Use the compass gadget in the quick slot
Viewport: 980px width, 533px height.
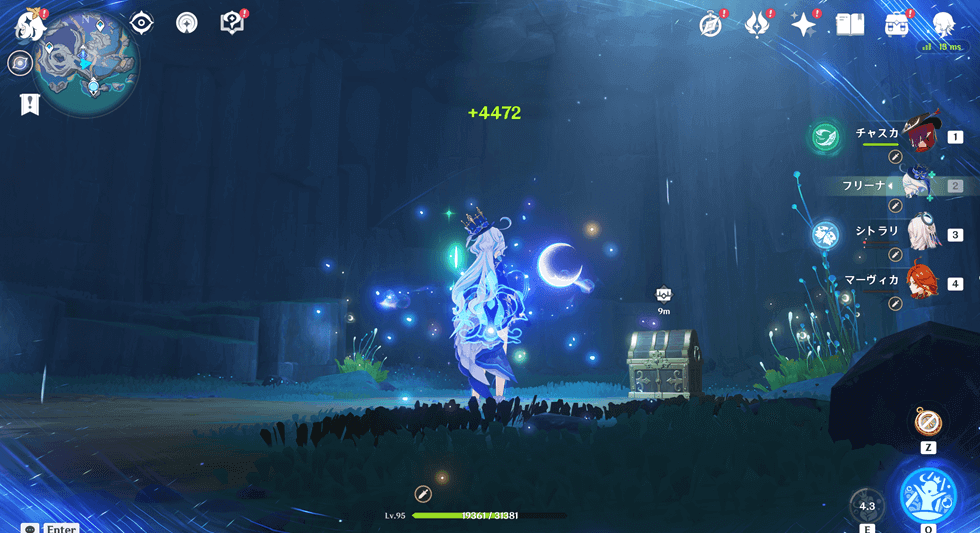tap(927, 421)
